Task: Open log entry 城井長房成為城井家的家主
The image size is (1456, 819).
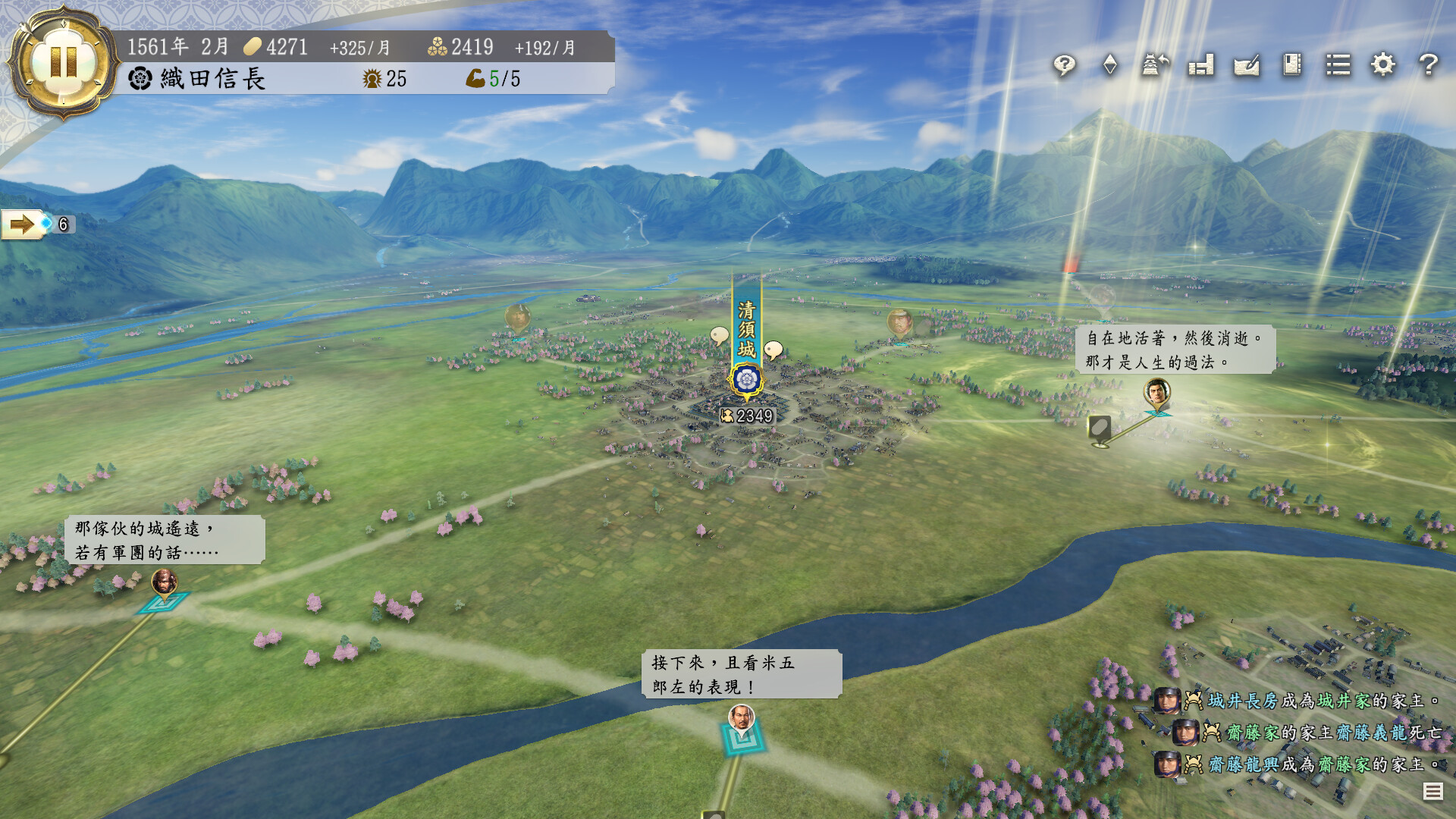Action: pos(1297,701)
